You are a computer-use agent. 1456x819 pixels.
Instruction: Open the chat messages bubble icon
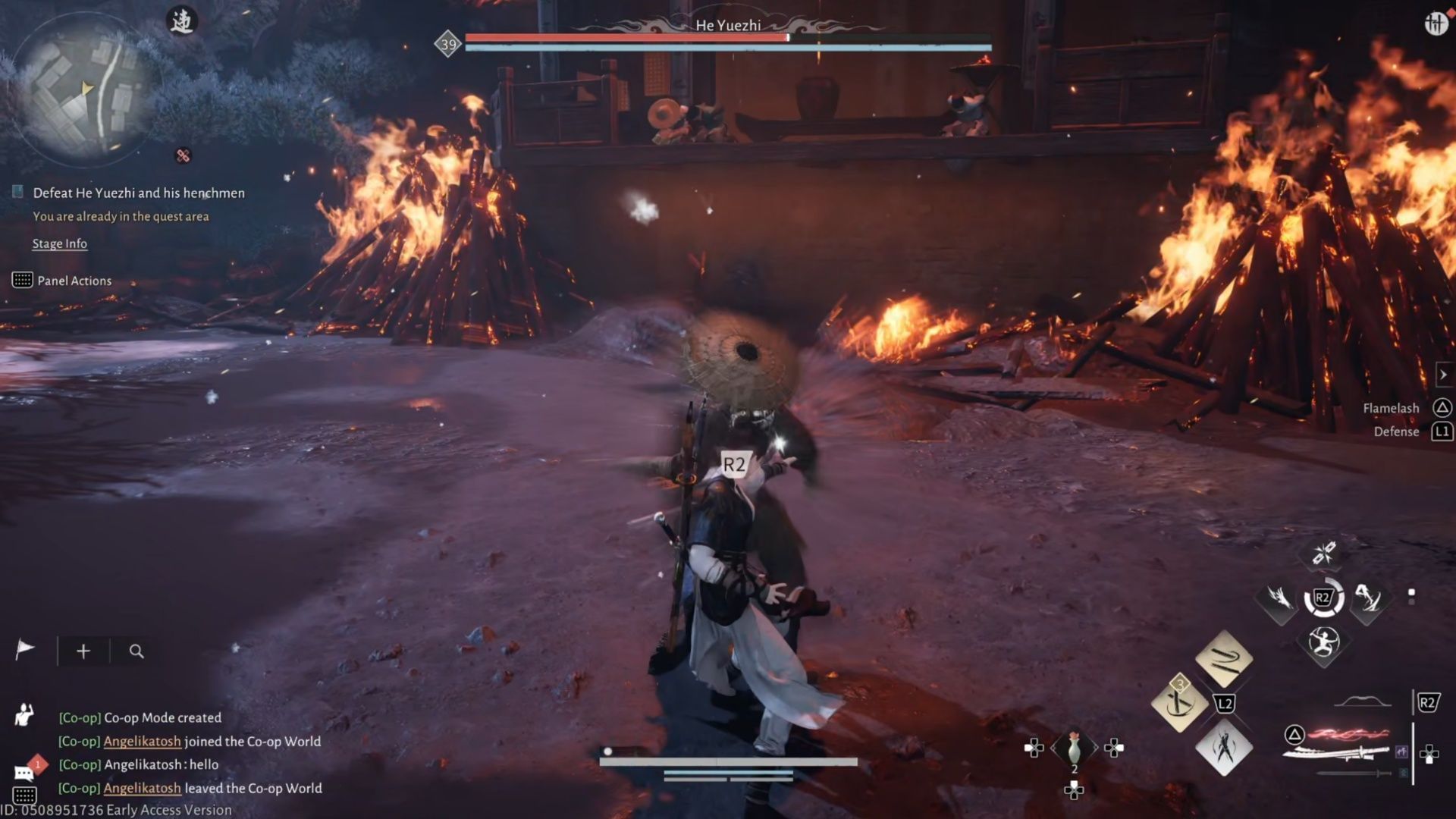[x=24, y=772]
